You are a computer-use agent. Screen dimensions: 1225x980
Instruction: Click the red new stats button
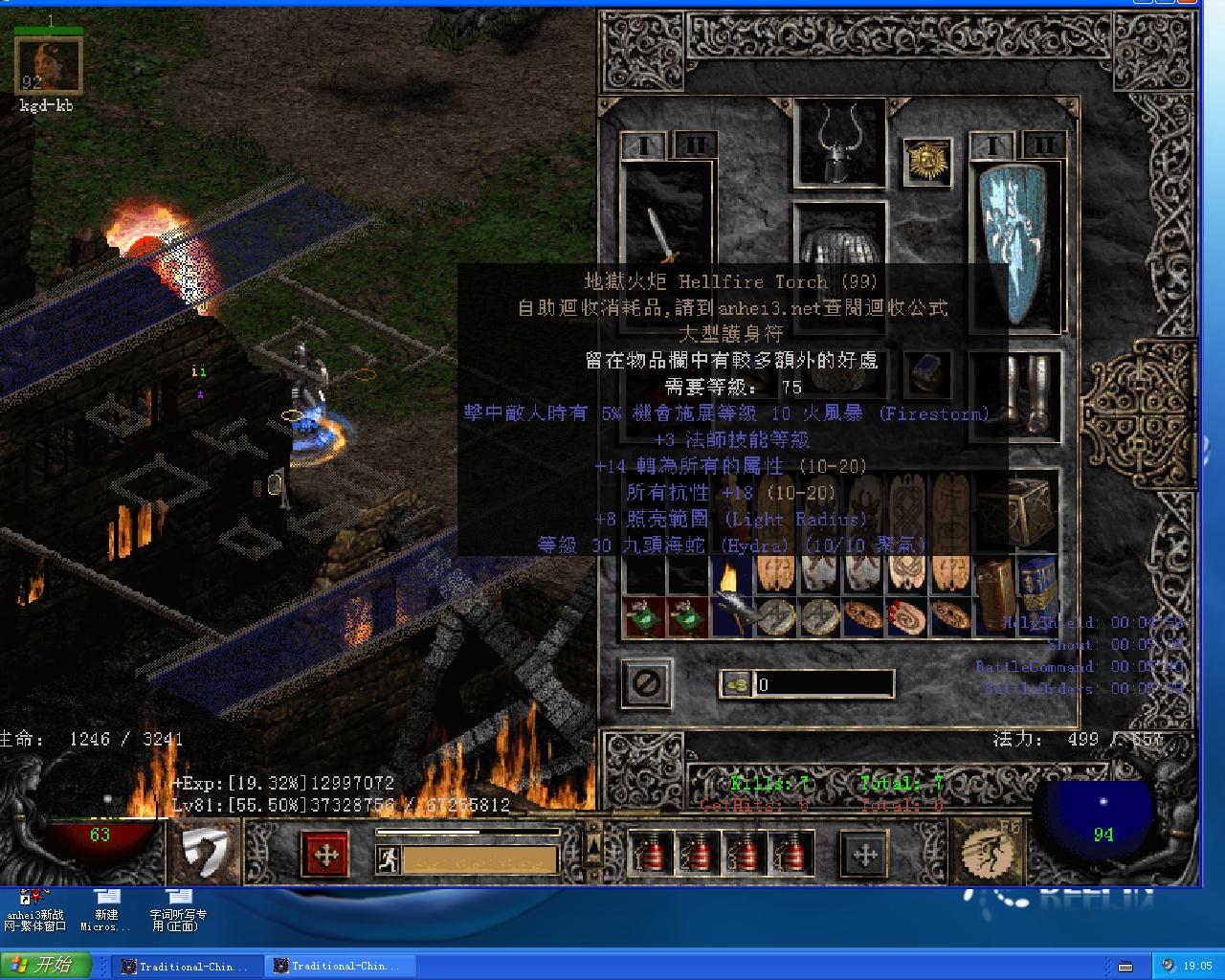(325, 854)
